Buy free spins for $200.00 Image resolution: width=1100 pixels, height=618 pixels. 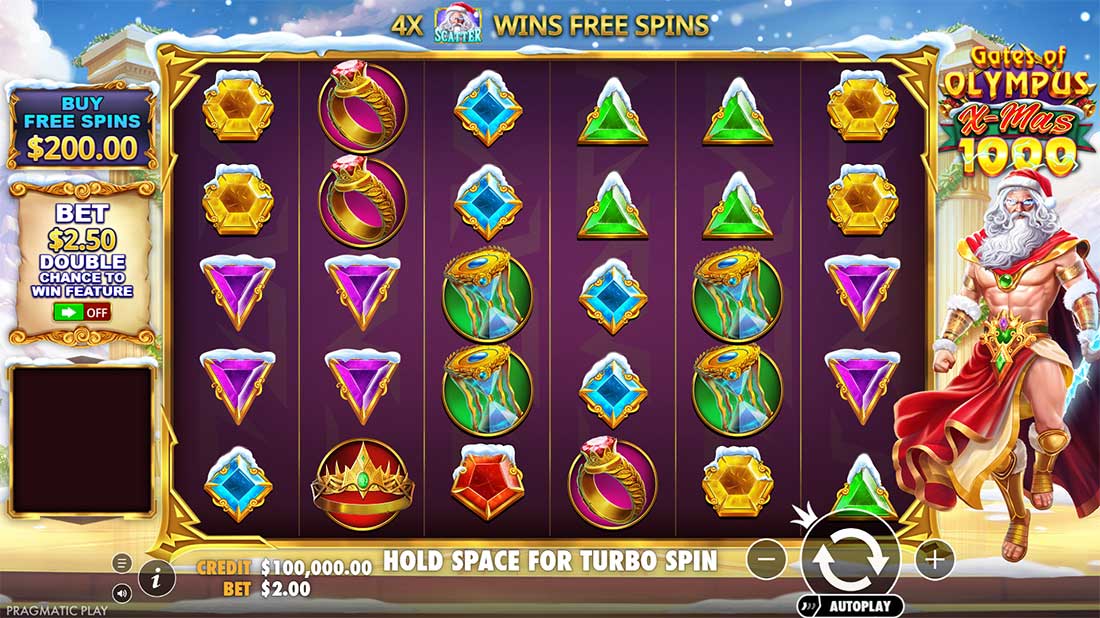coord(82,127)
